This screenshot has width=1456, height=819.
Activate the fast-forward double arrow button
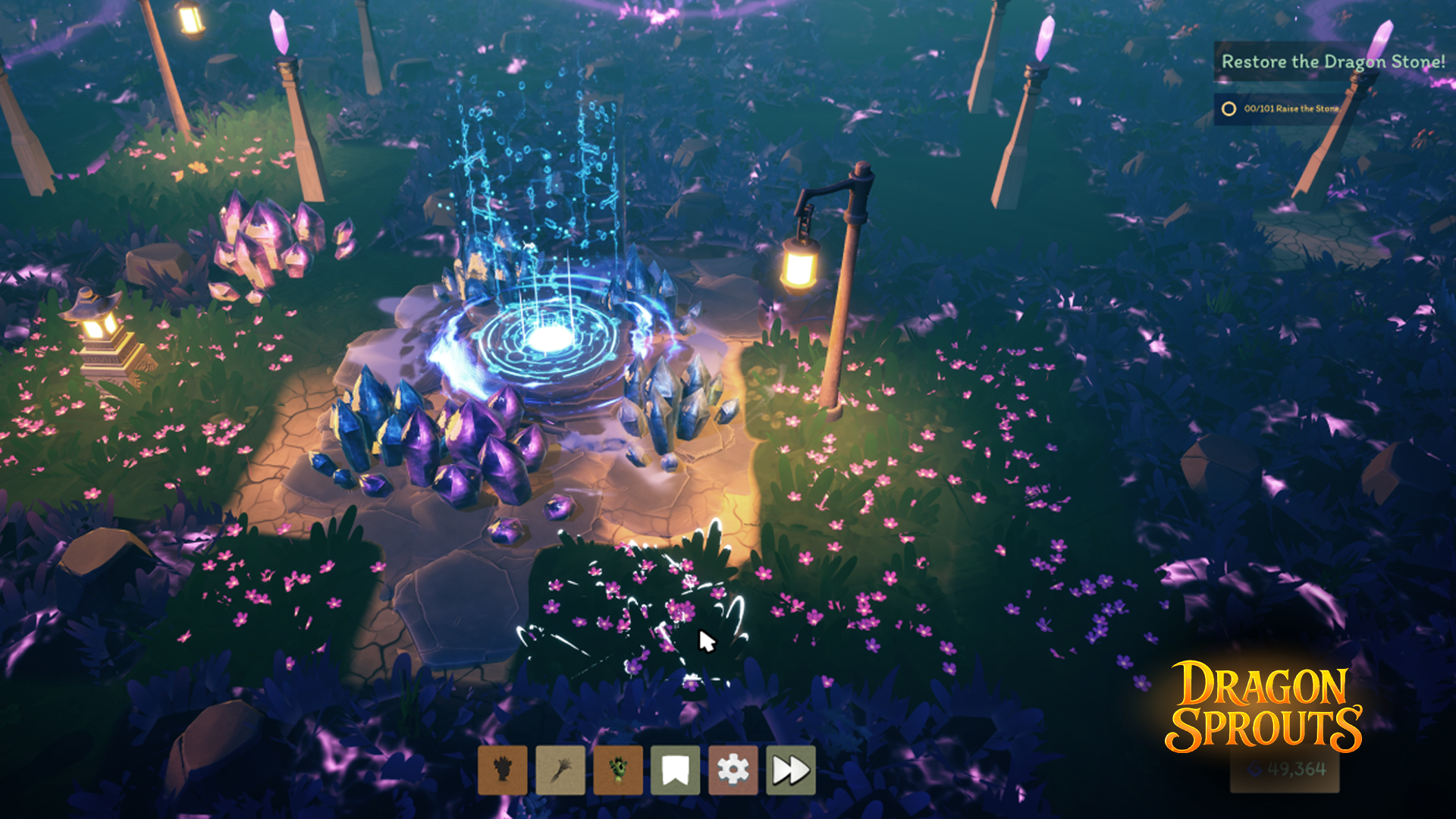pos(790,770)
